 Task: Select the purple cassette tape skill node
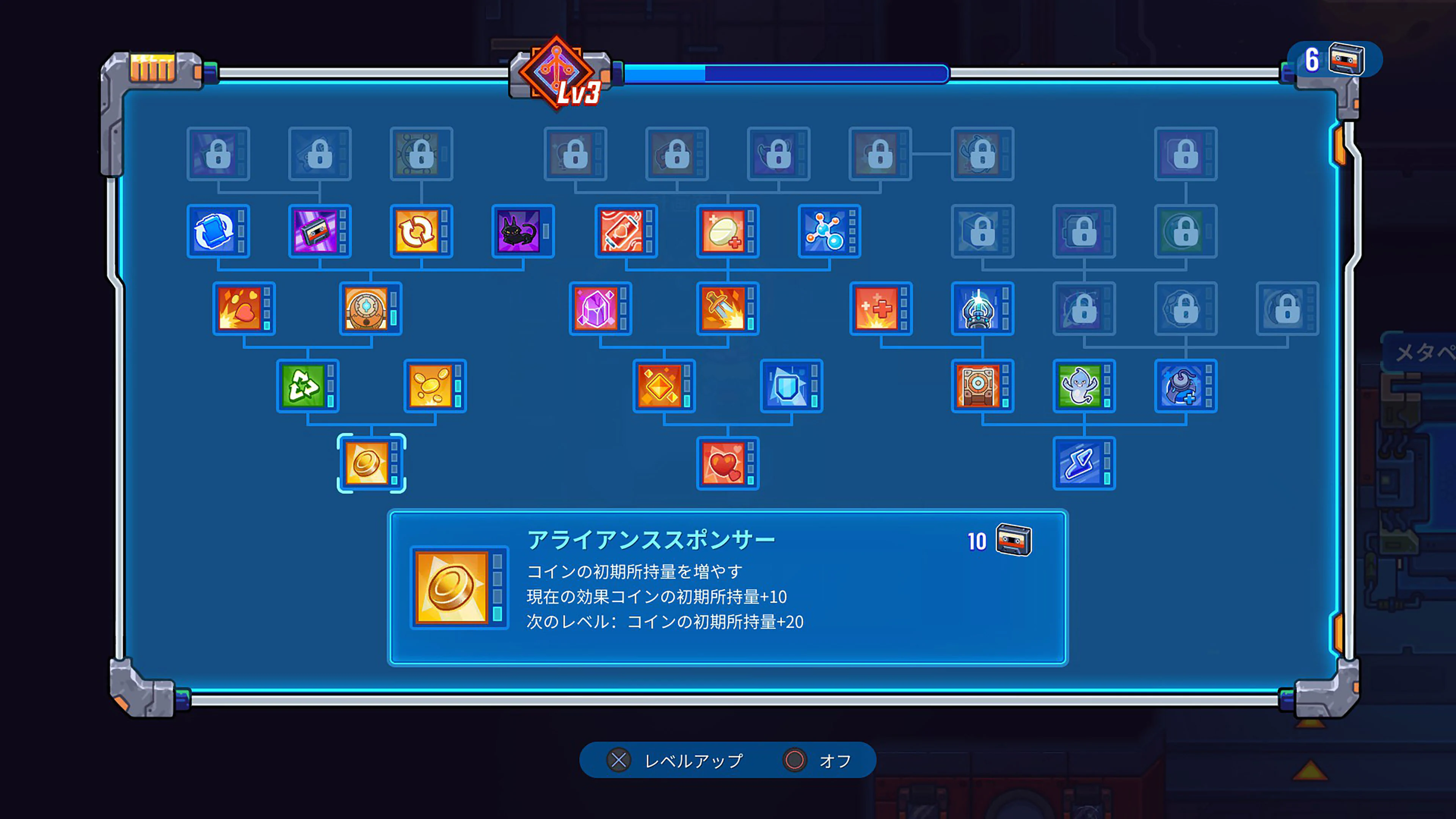pos(319,232)
